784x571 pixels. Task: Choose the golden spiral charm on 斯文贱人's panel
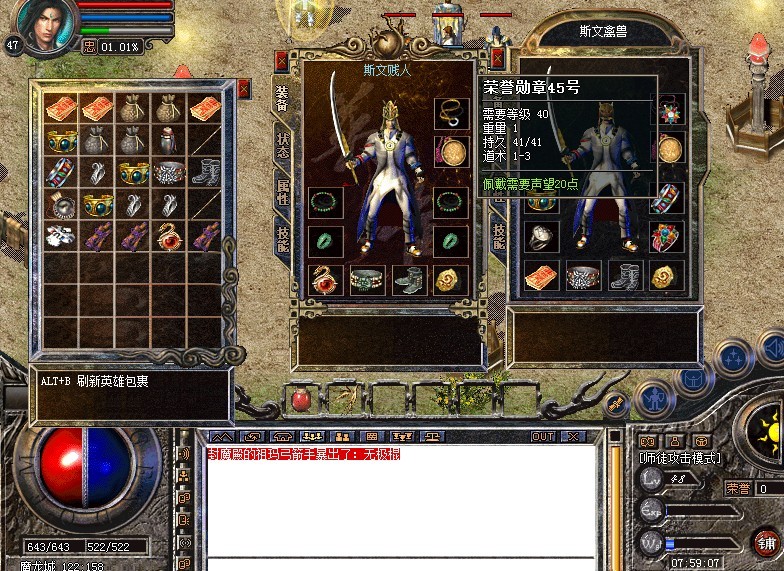click(452, 279)
